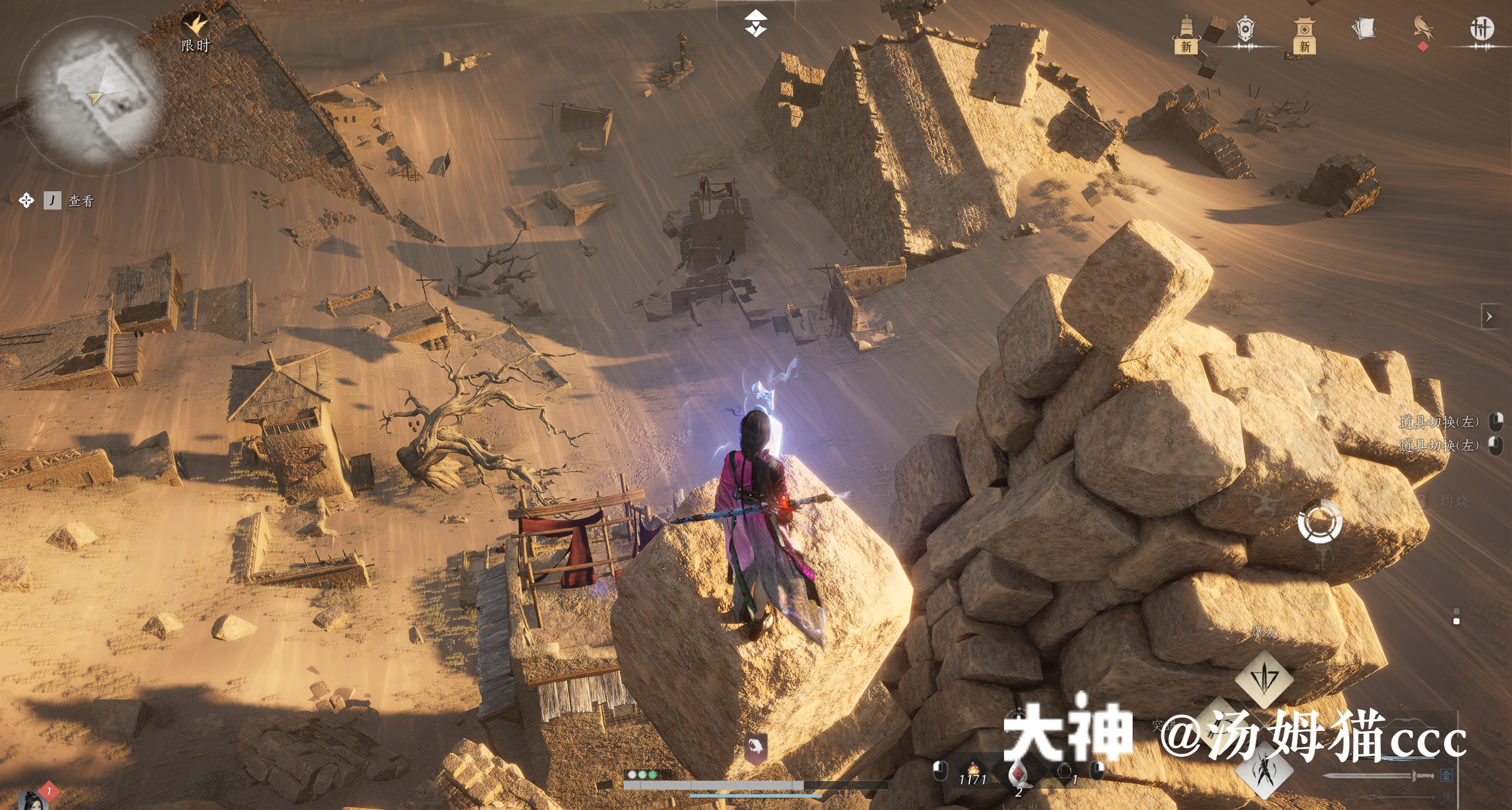This screenshot has height=810, width=1512.
Task: Activate the 爆发 burst skill diamond
Action: coord(1264,679)
